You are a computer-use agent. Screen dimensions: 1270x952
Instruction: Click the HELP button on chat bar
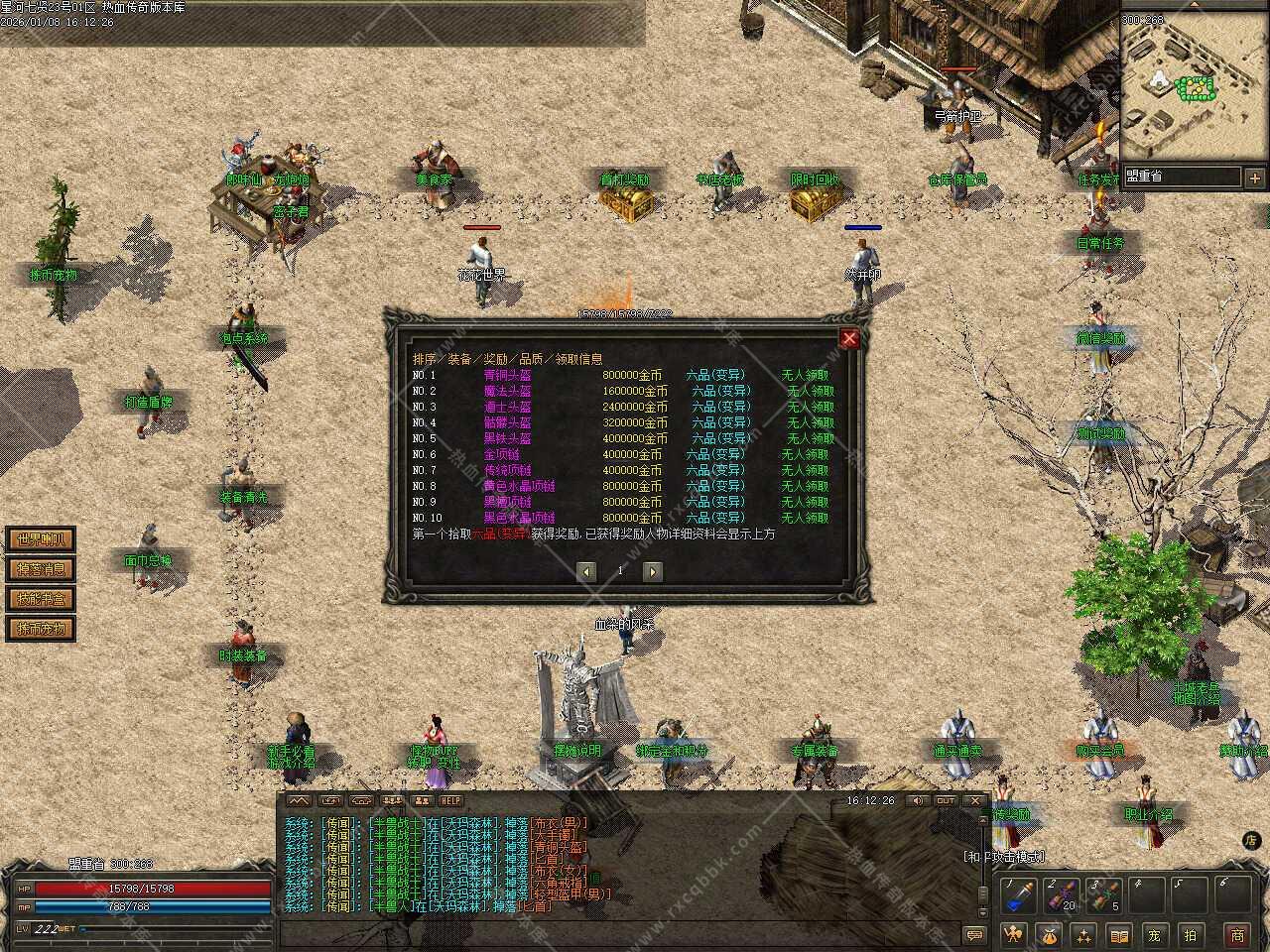point(451,800)
